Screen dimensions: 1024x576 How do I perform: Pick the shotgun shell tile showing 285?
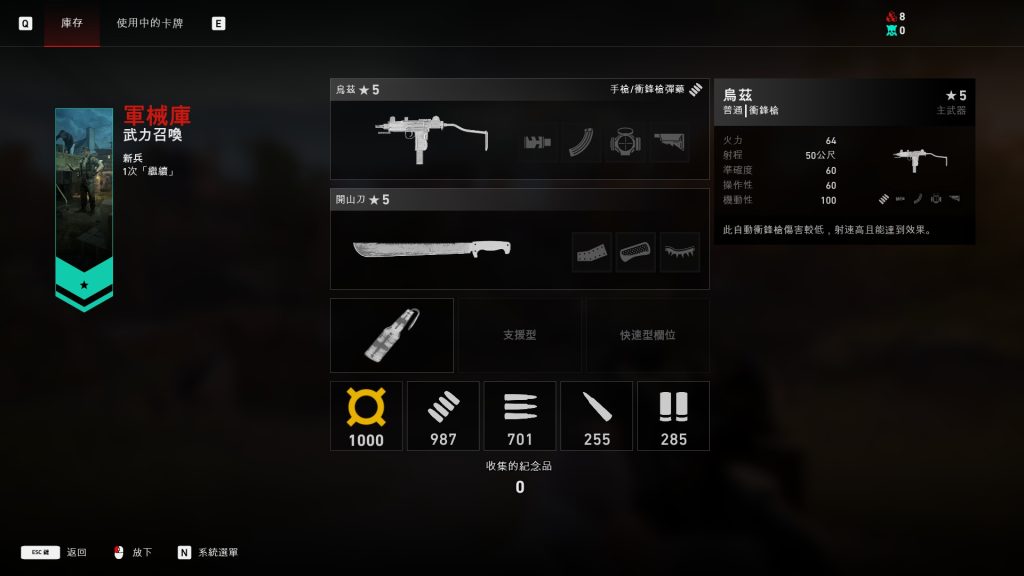[673, 415]
